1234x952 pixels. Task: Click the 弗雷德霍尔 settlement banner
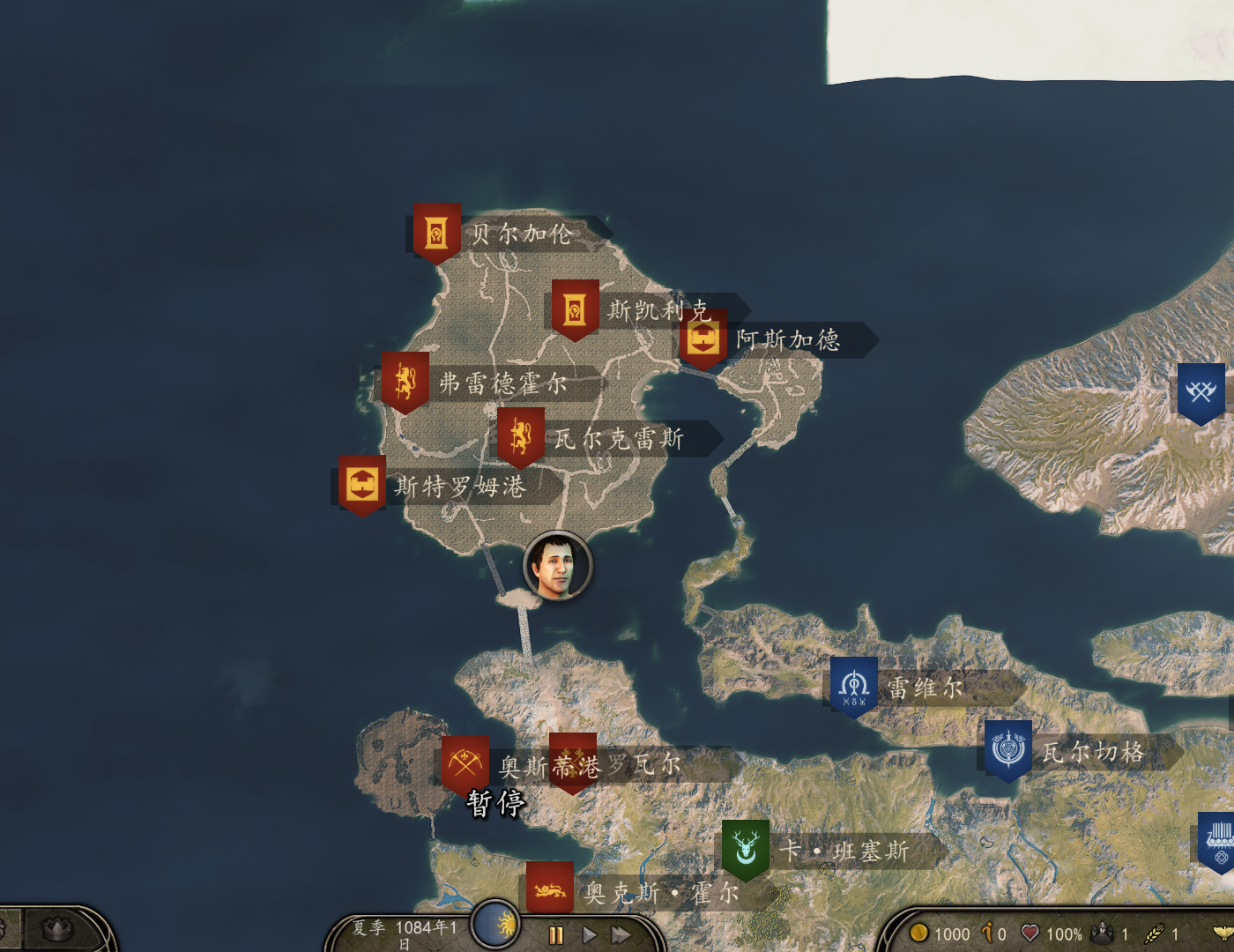(405, 382)
